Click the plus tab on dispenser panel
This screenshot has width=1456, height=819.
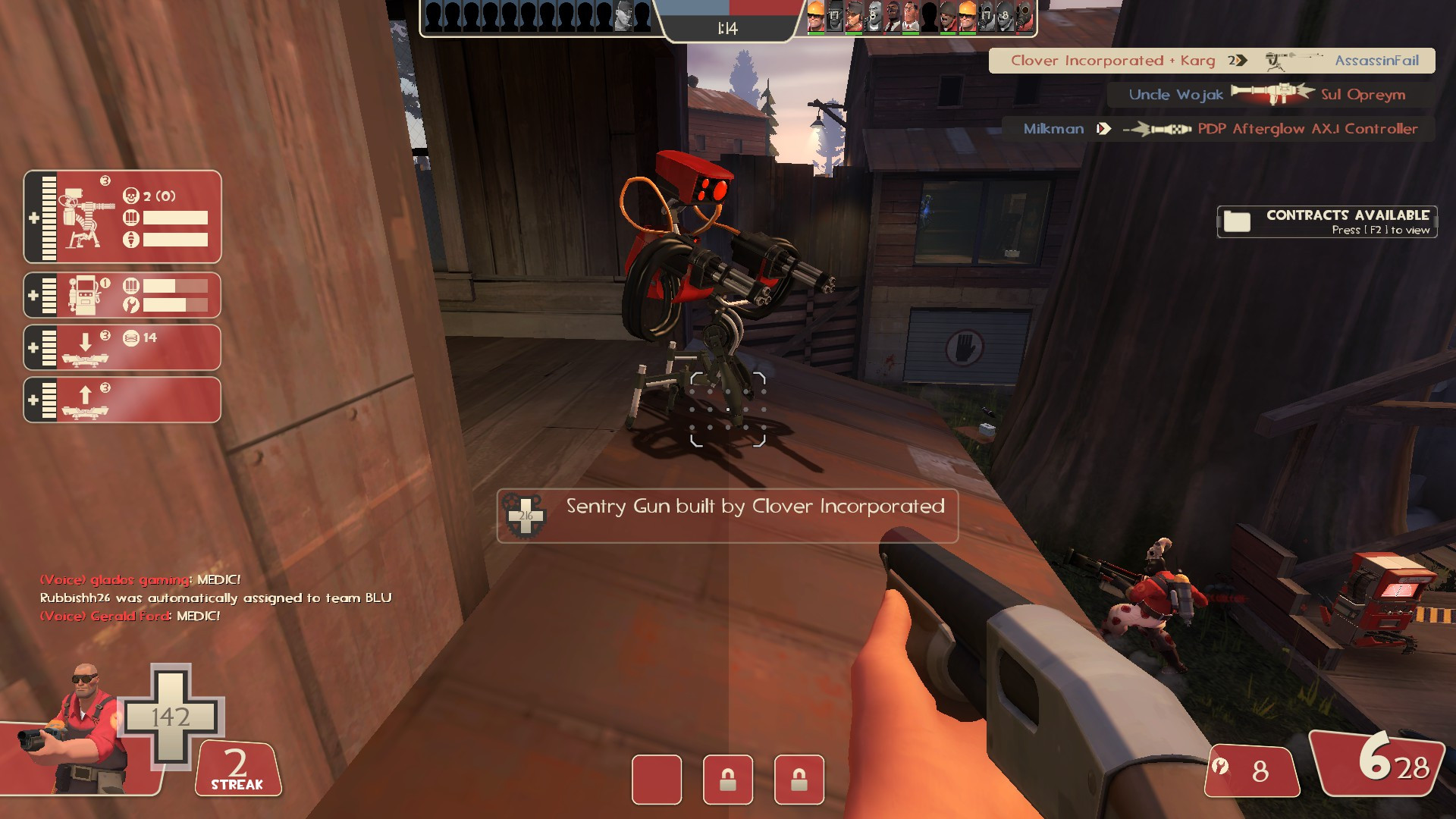point(32,295)
